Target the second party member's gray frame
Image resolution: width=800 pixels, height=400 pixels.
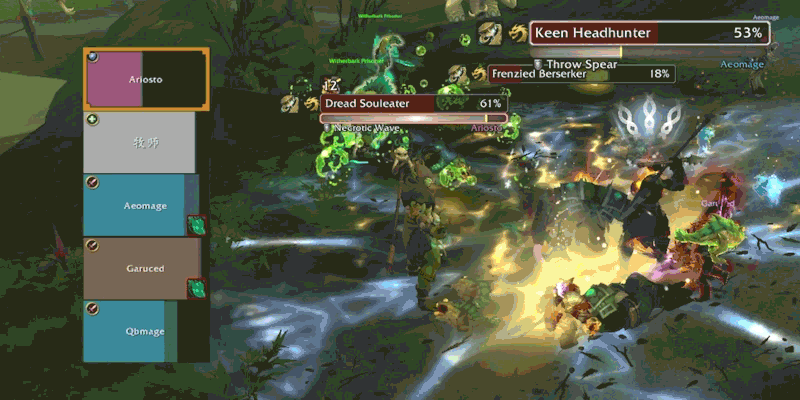[x=140, y=142]
